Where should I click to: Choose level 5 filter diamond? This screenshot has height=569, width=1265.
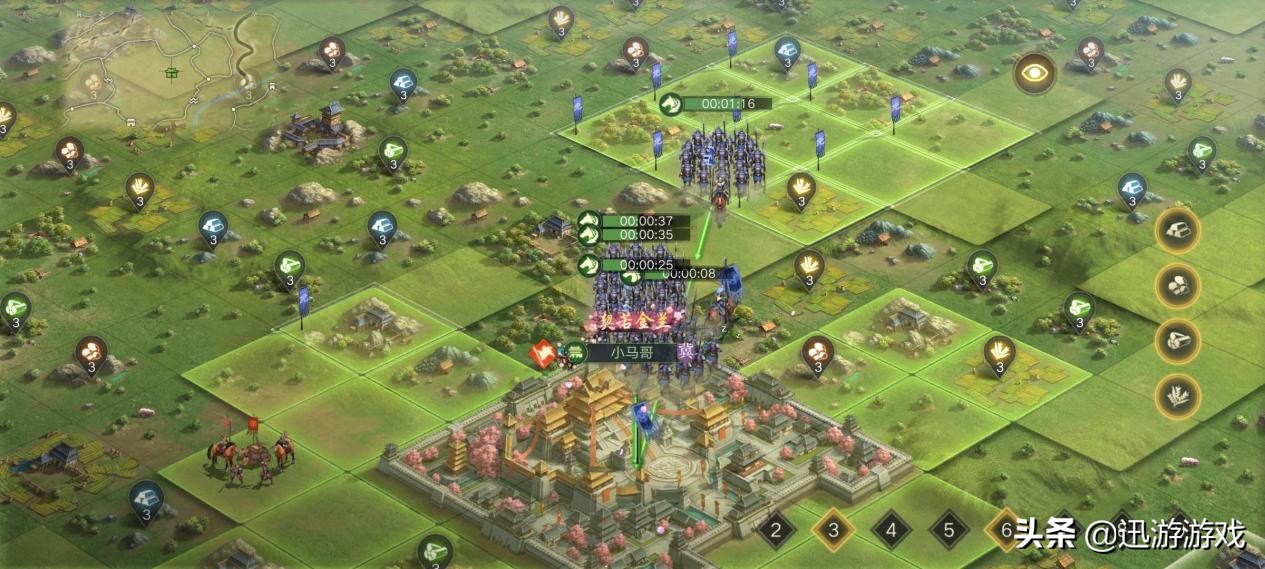coord(948,530)
